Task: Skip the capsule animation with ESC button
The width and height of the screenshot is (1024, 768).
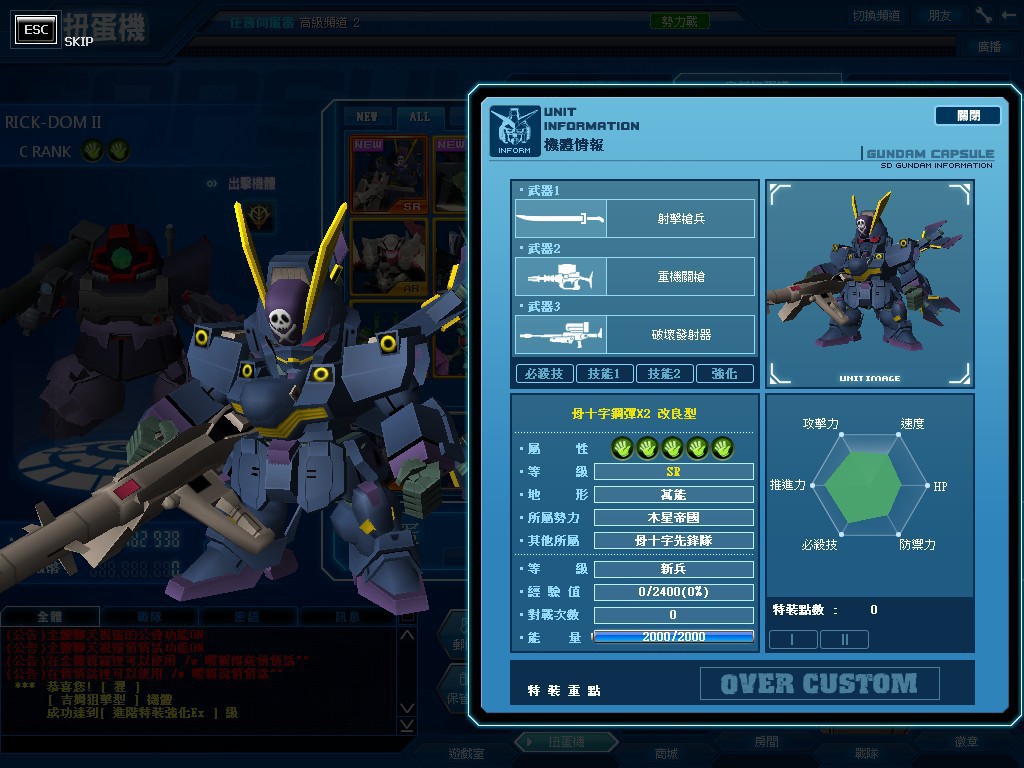Action: 36,30
